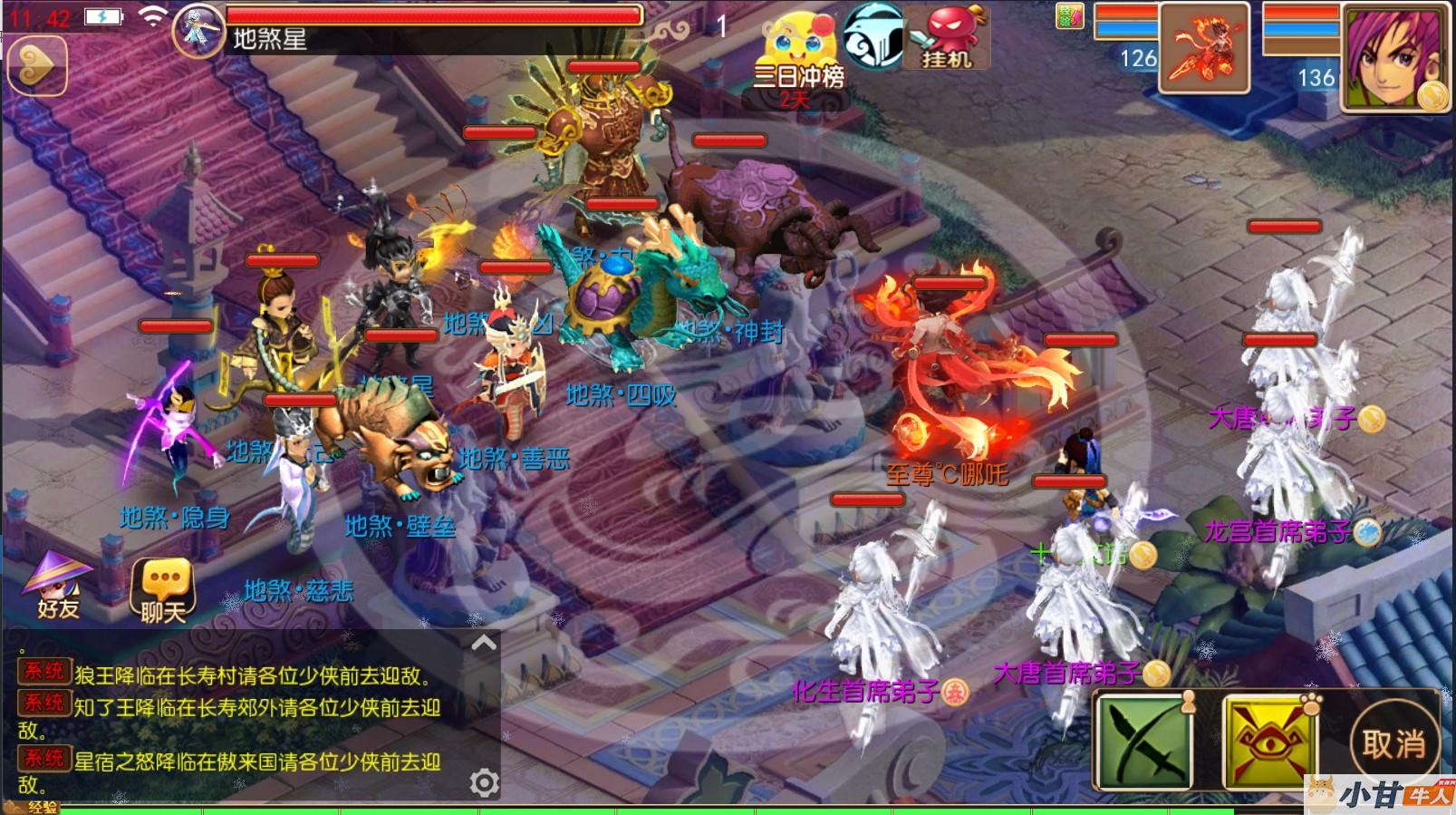This screenshot has height=815, width=1456.
Task: Click the golden arrow button at top-left
Action: coord(36,65)
